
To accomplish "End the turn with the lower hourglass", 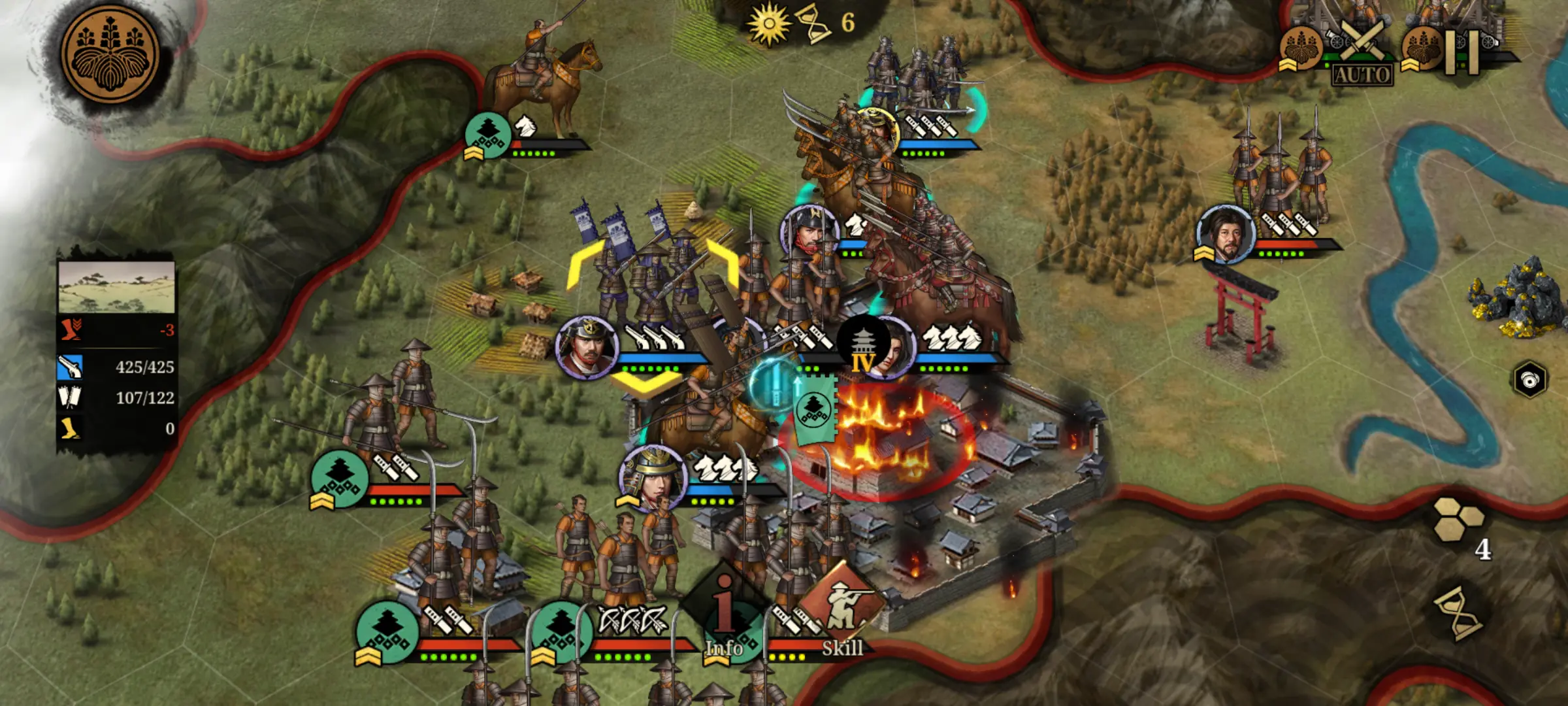I will [x=1460, y=614].
